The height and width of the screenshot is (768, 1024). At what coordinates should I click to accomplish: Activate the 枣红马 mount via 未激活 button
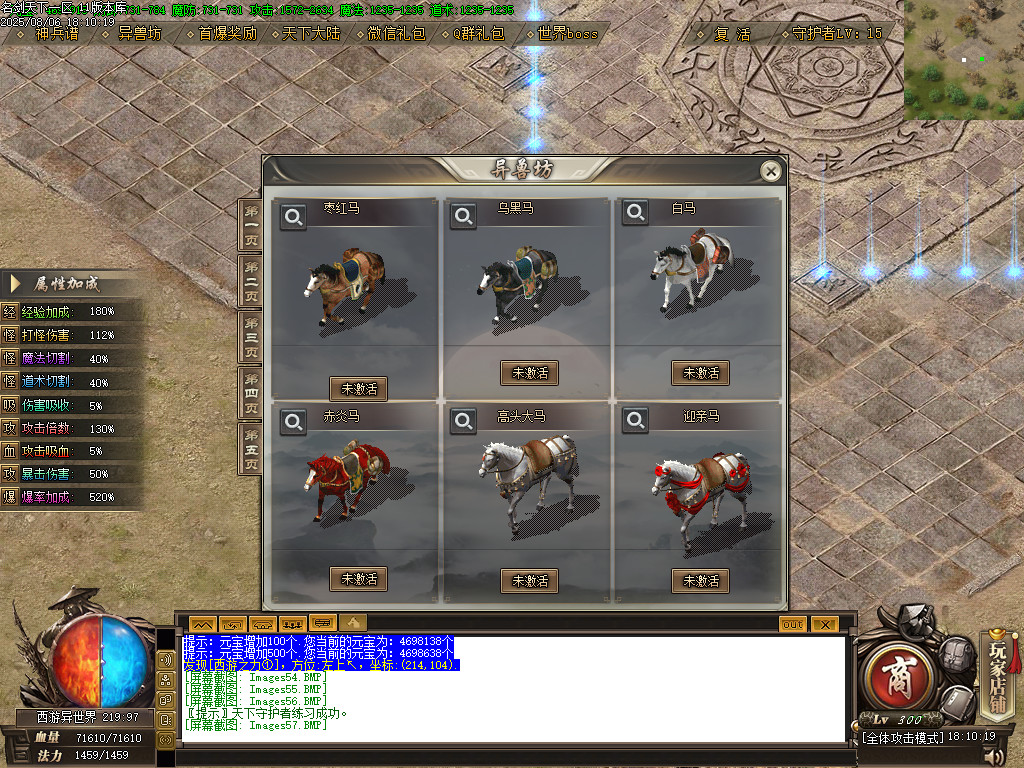click(x=358, y=388)
